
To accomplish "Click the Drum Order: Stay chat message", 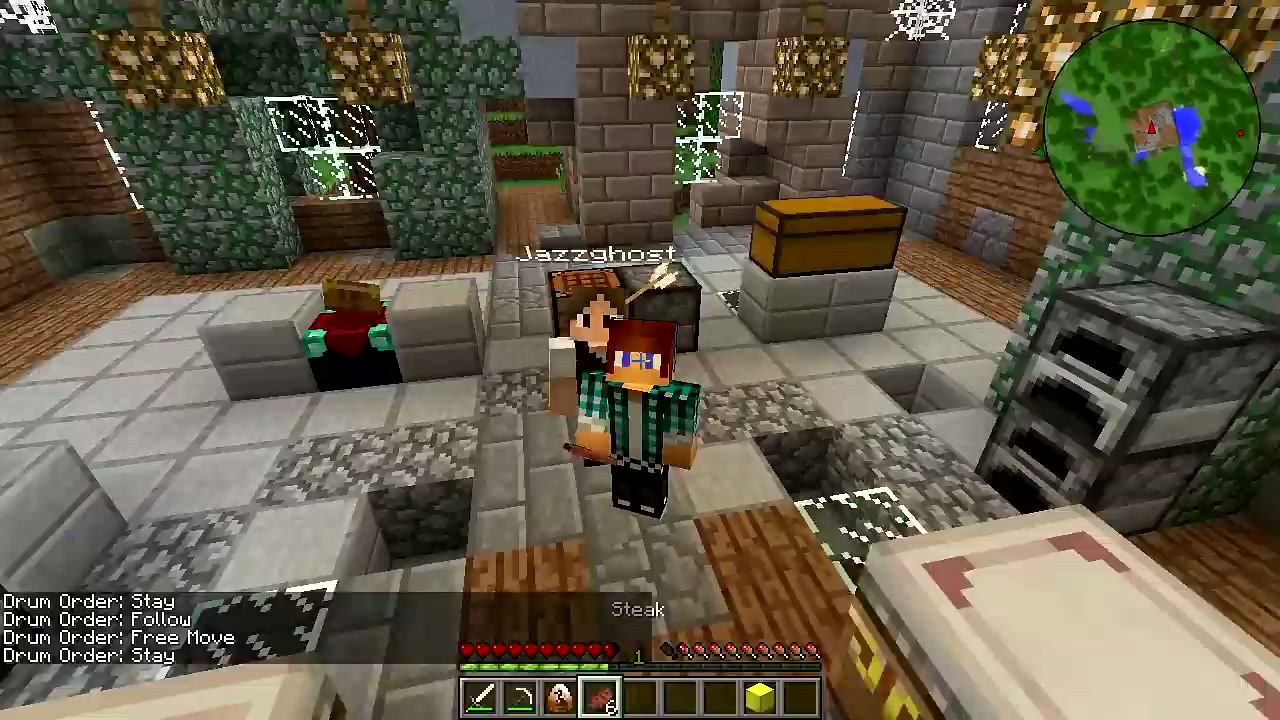I will [88, 601].
